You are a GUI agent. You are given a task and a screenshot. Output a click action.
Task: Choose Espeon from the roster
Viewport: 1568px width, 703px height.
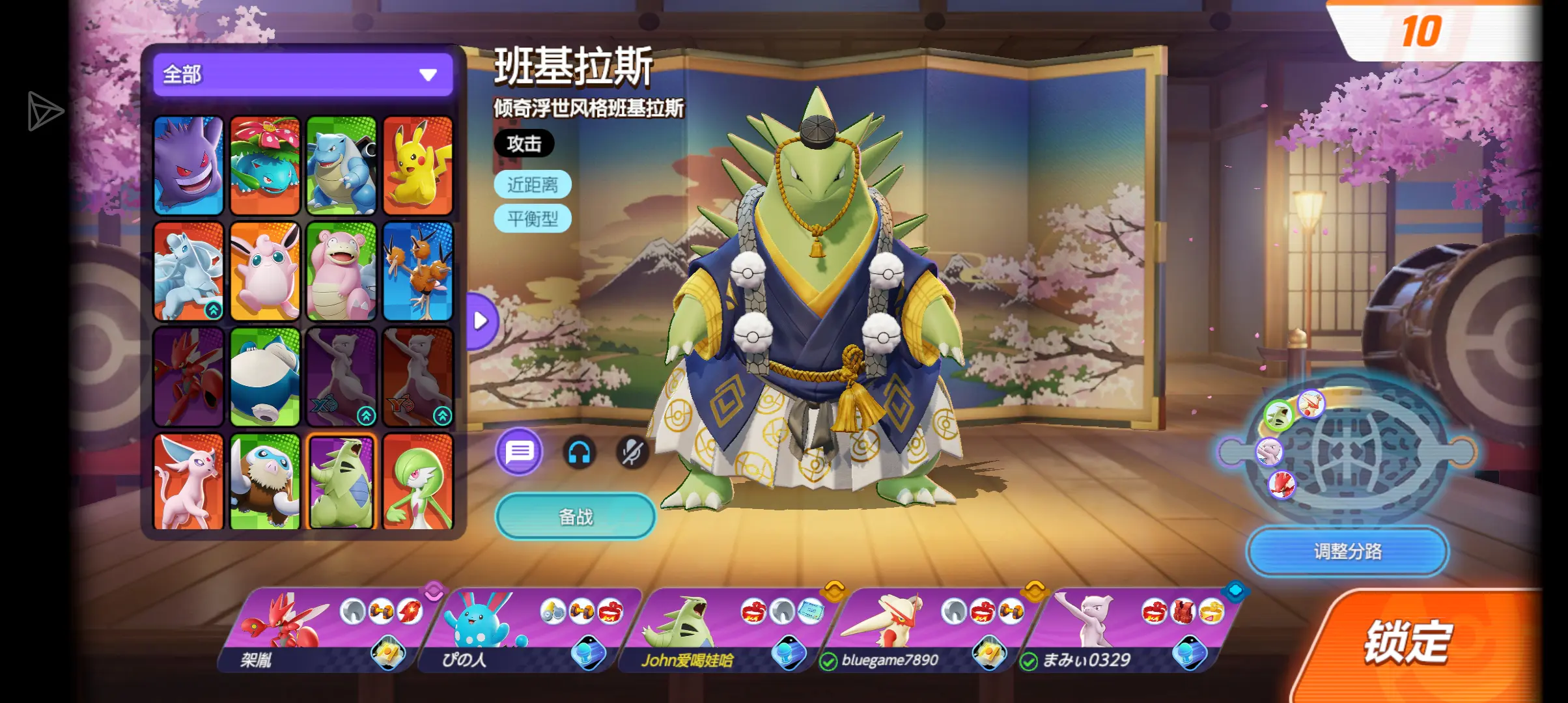189,480
